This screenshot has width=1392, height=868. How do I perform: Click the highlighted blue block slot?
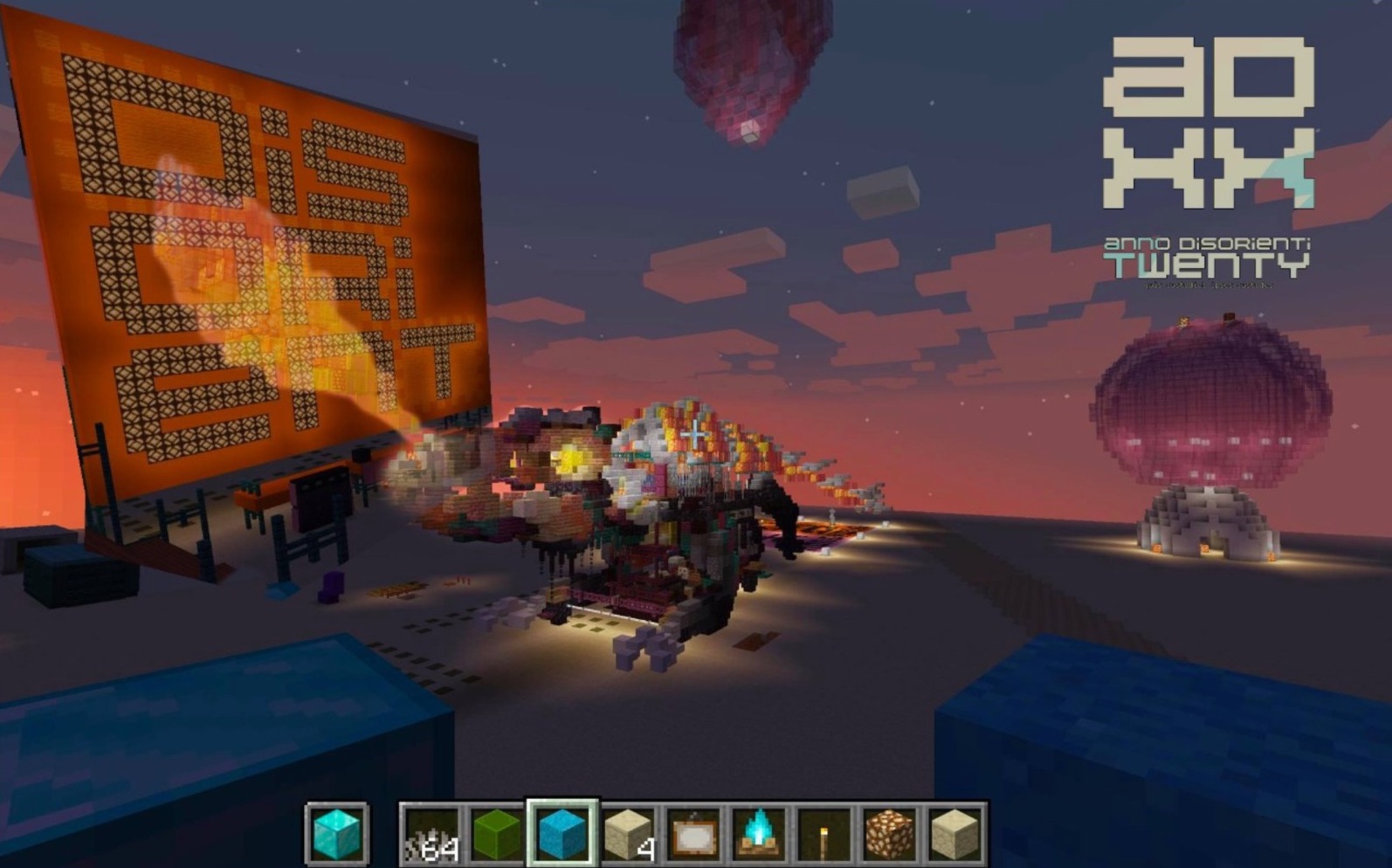(562, 833)
